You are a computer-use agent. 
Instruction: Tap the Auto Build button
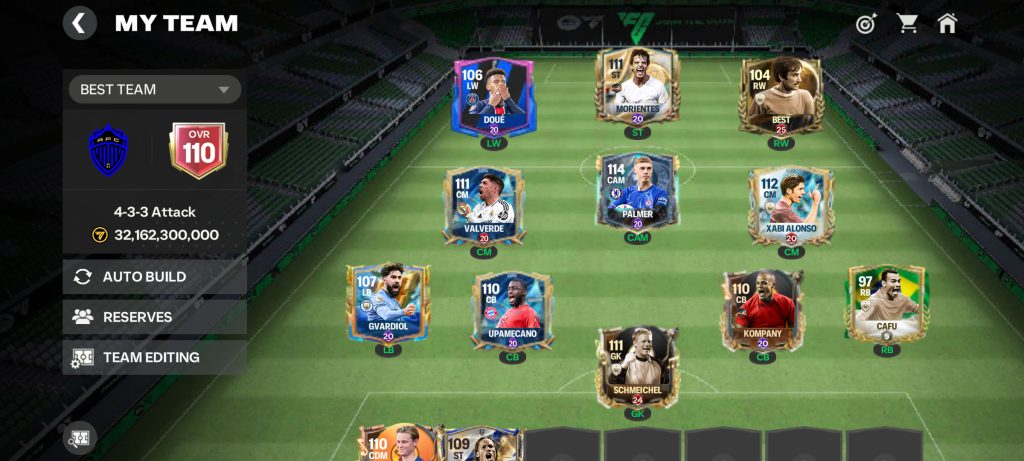coord(155,277)
